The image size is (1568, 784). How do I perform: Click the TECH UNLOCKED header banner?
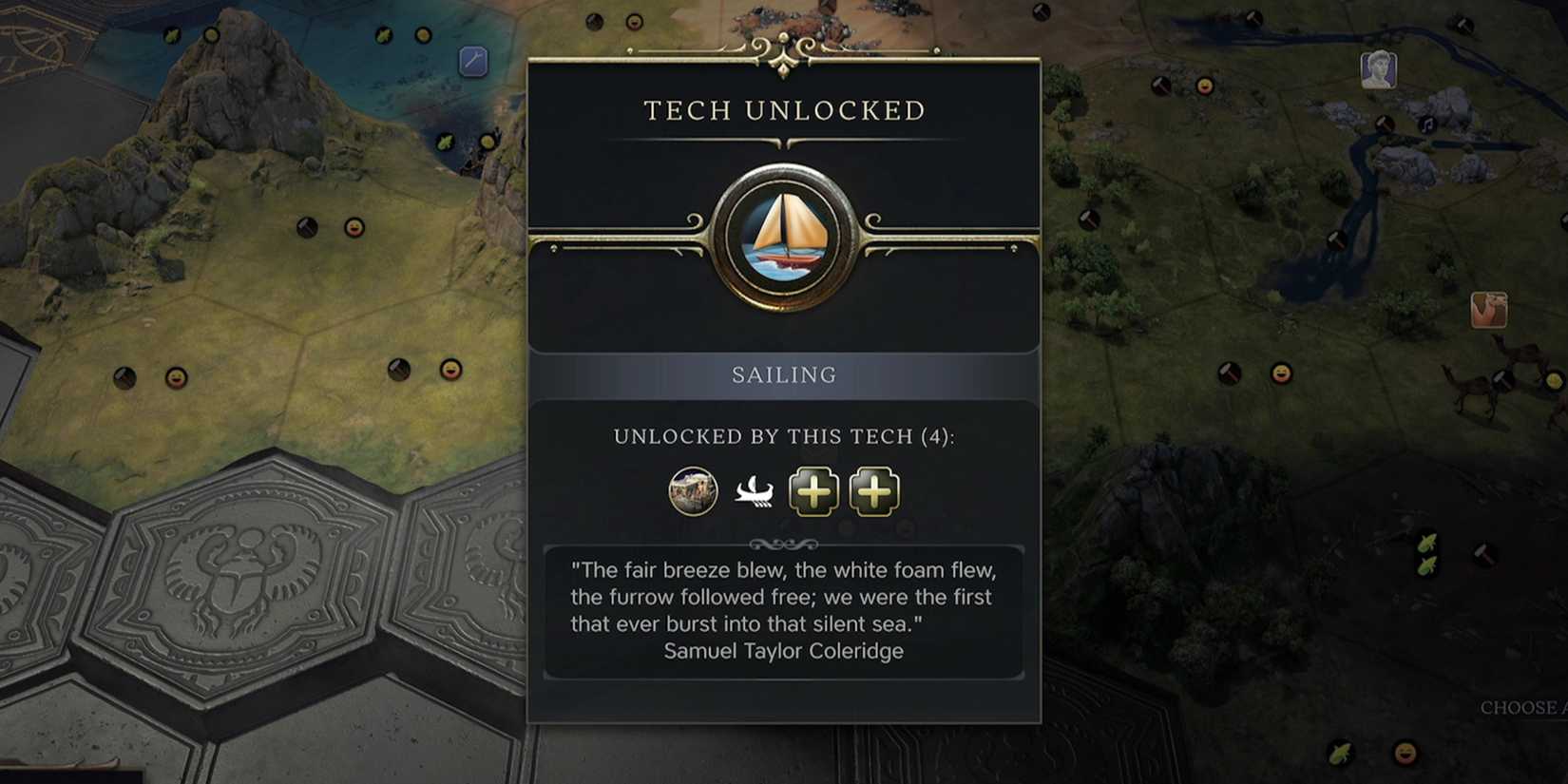783,110
